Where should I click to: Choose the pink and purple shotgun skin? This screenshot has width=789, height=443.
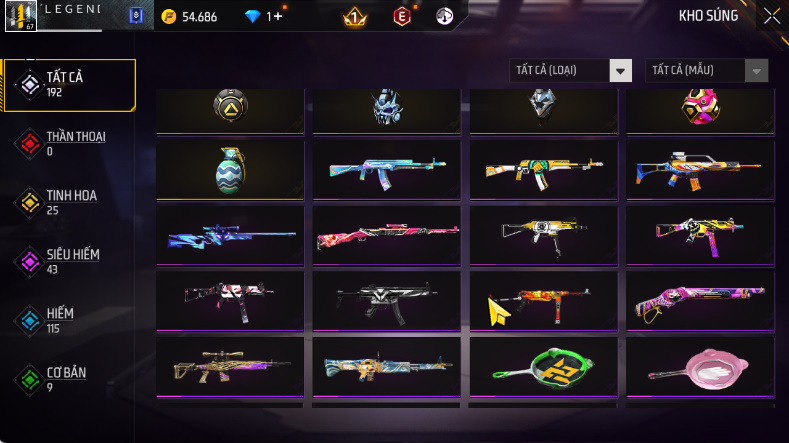pyautogui.click(x=700, y=301)
